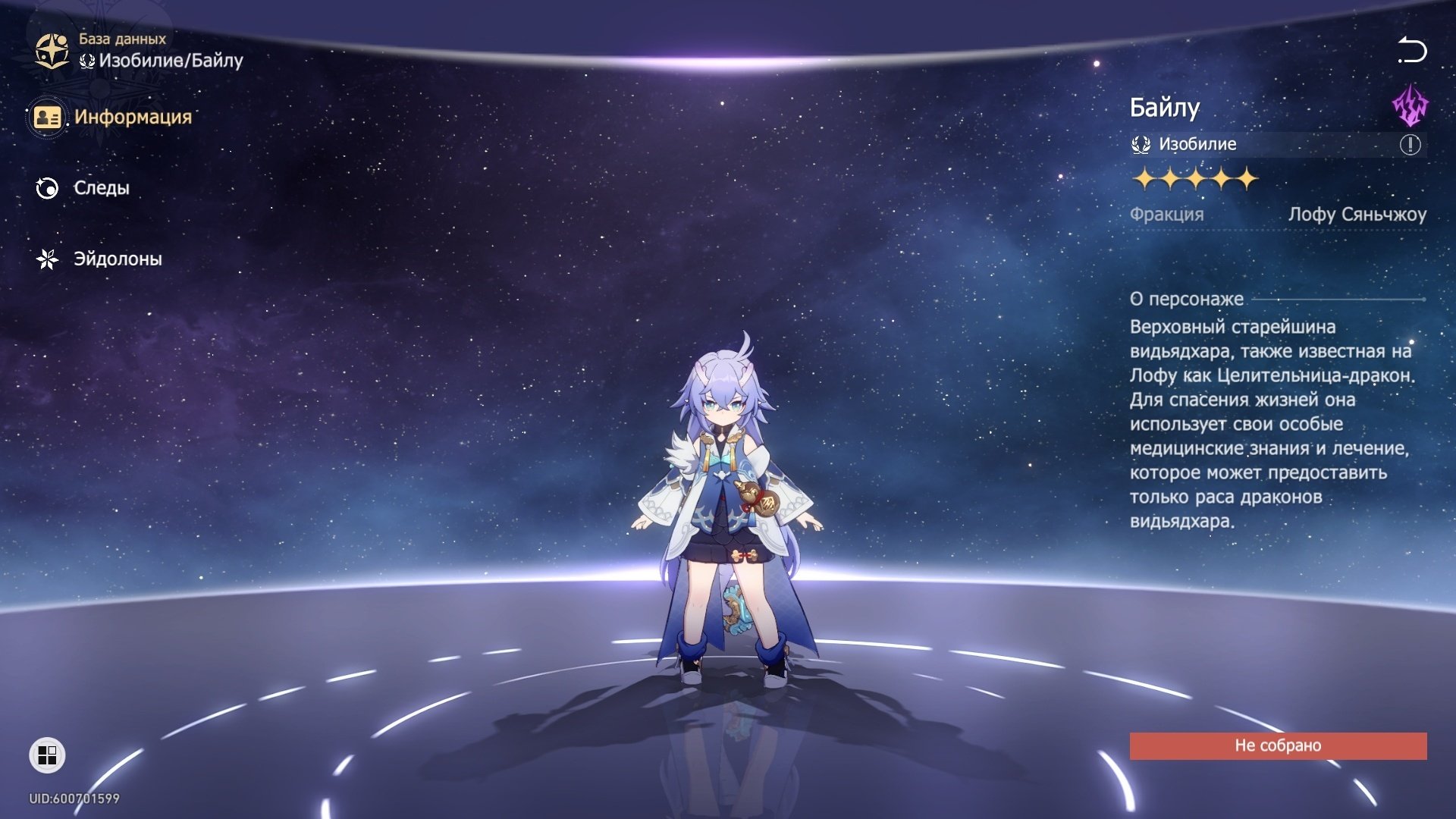Image resolution: width=1456 pixels, height=819 pixels.
Task: Click the База данных compass icon
Action: tap(52, 51)
